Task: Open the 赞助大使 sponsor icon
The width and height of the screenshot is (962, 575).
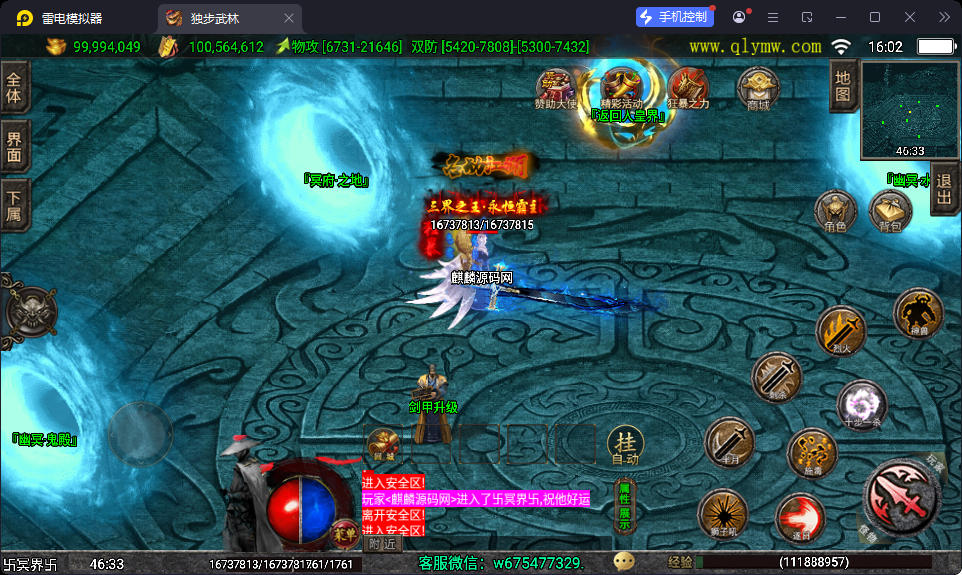Action: tap(556, 86)
